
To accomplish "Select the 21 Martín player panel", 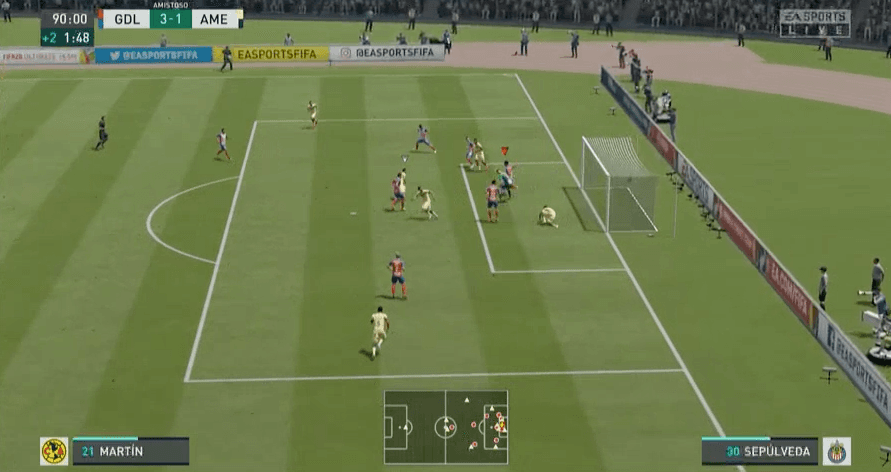I will coord(130,451).
